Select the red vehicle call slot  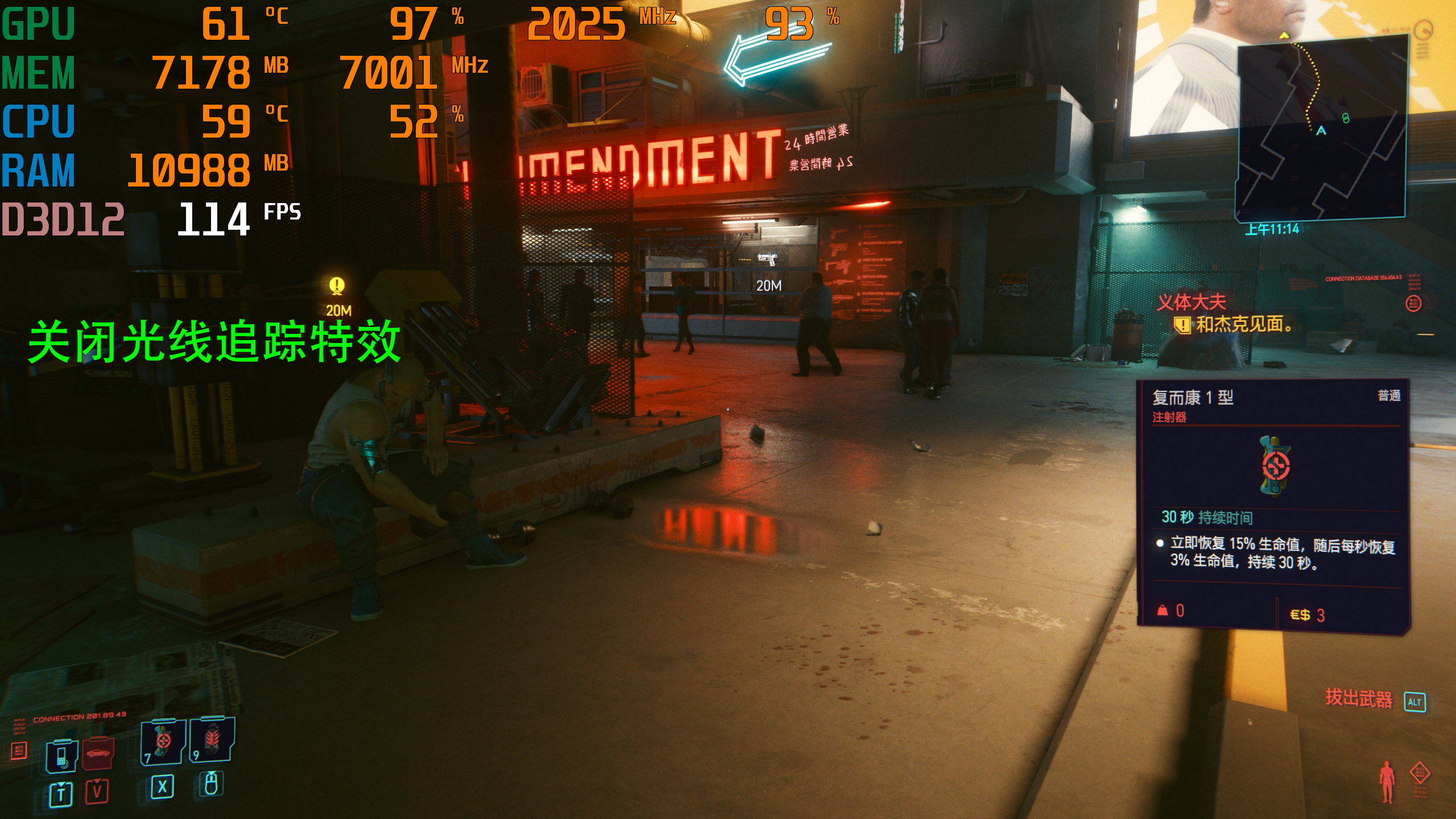[x=98, y=754]
